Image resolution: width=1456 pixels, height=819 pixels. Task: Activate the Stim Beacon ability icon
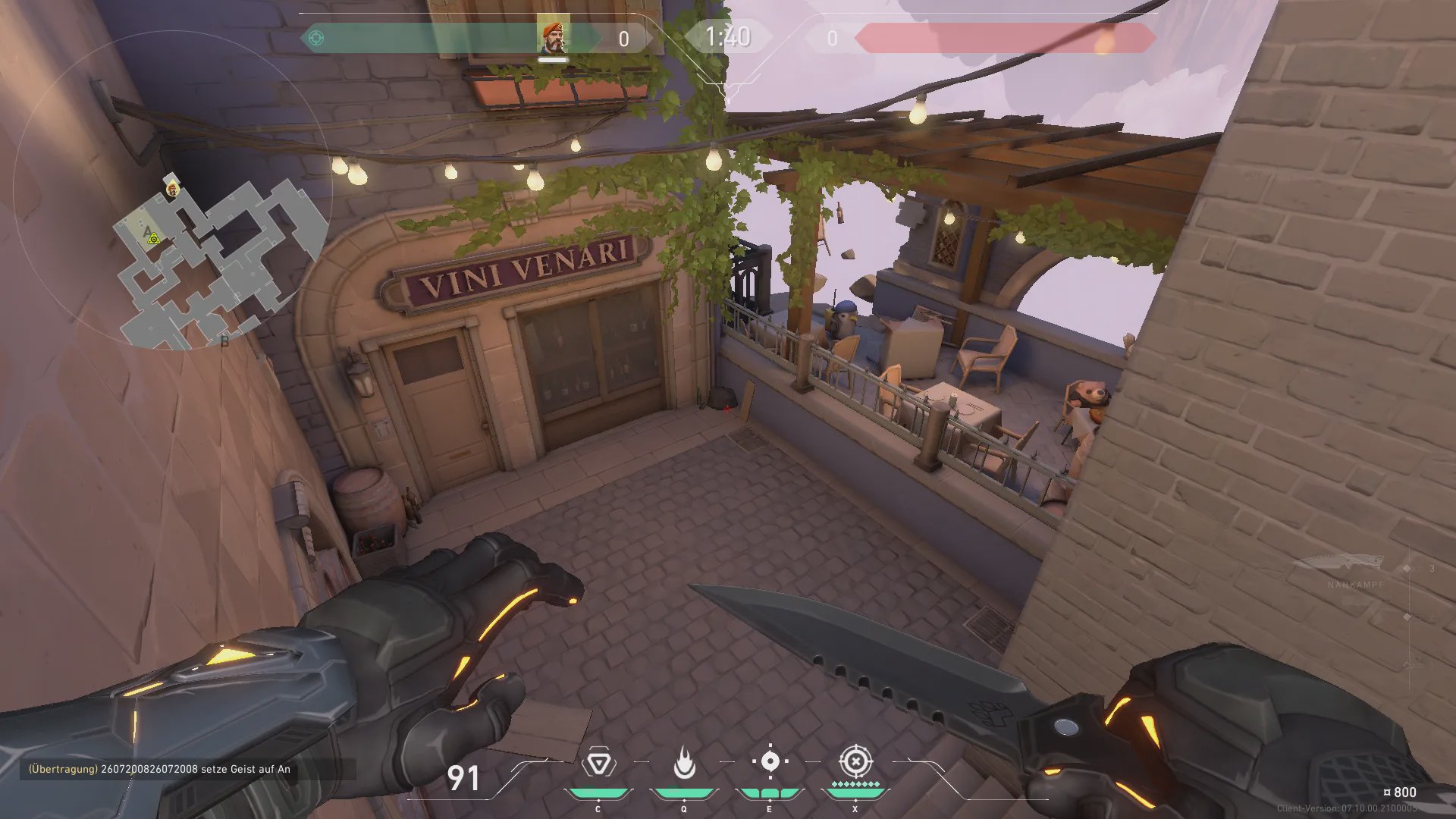coord(598,763)
